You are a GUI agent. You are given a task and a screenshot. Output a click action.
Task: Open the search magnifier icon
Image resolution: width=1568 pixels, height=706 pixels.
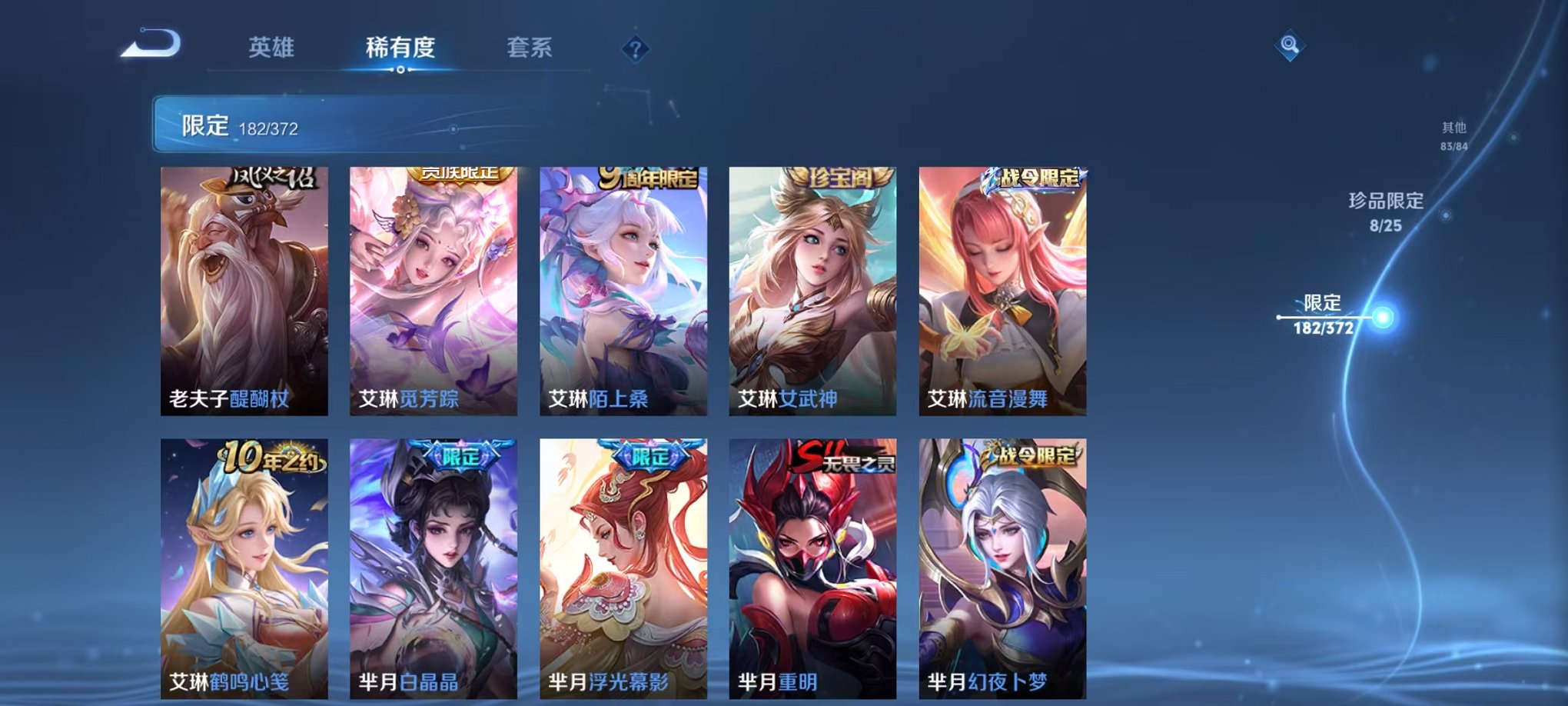1291,44
